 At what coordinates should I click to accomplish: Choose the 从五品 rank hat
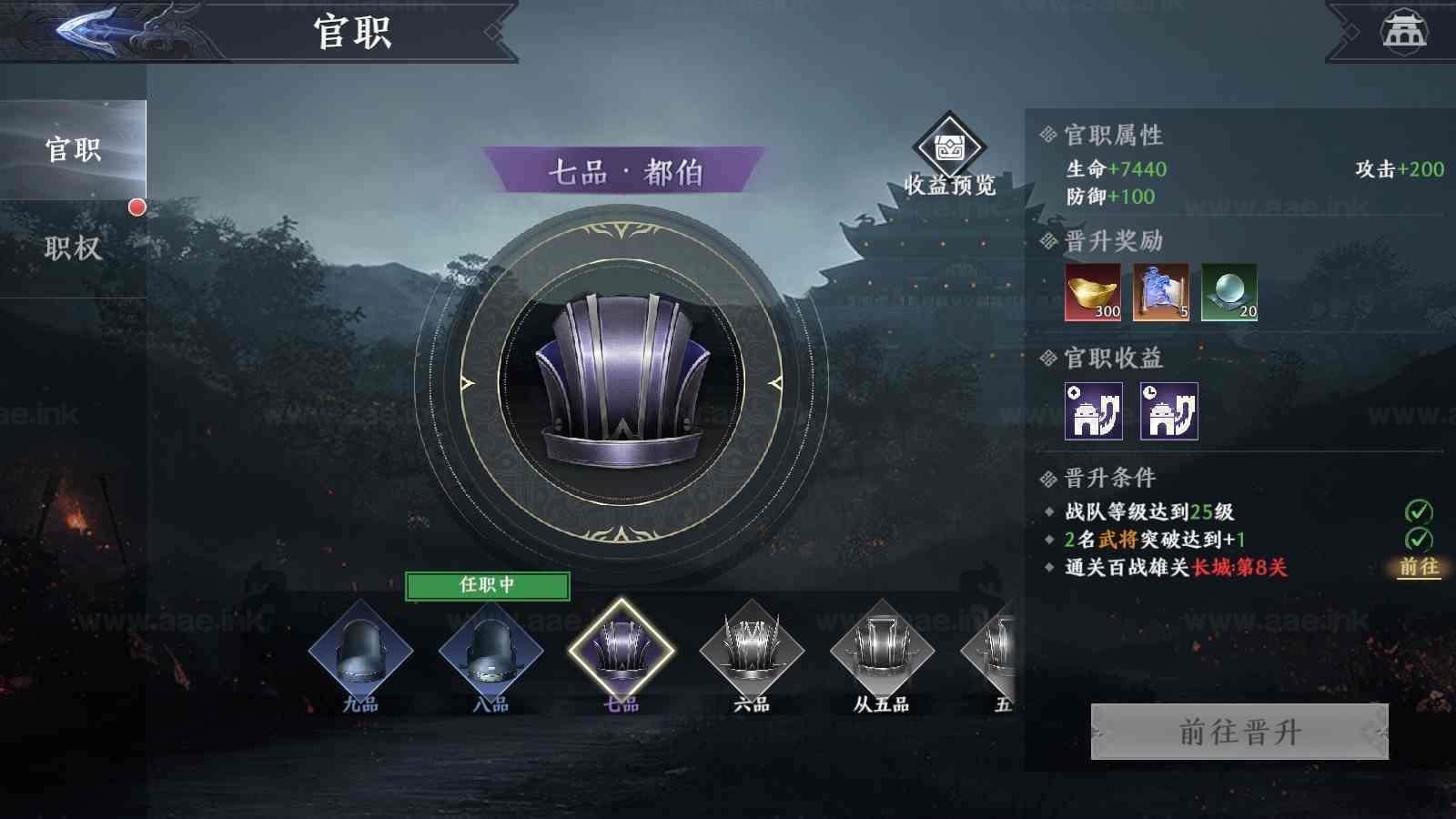882,652
